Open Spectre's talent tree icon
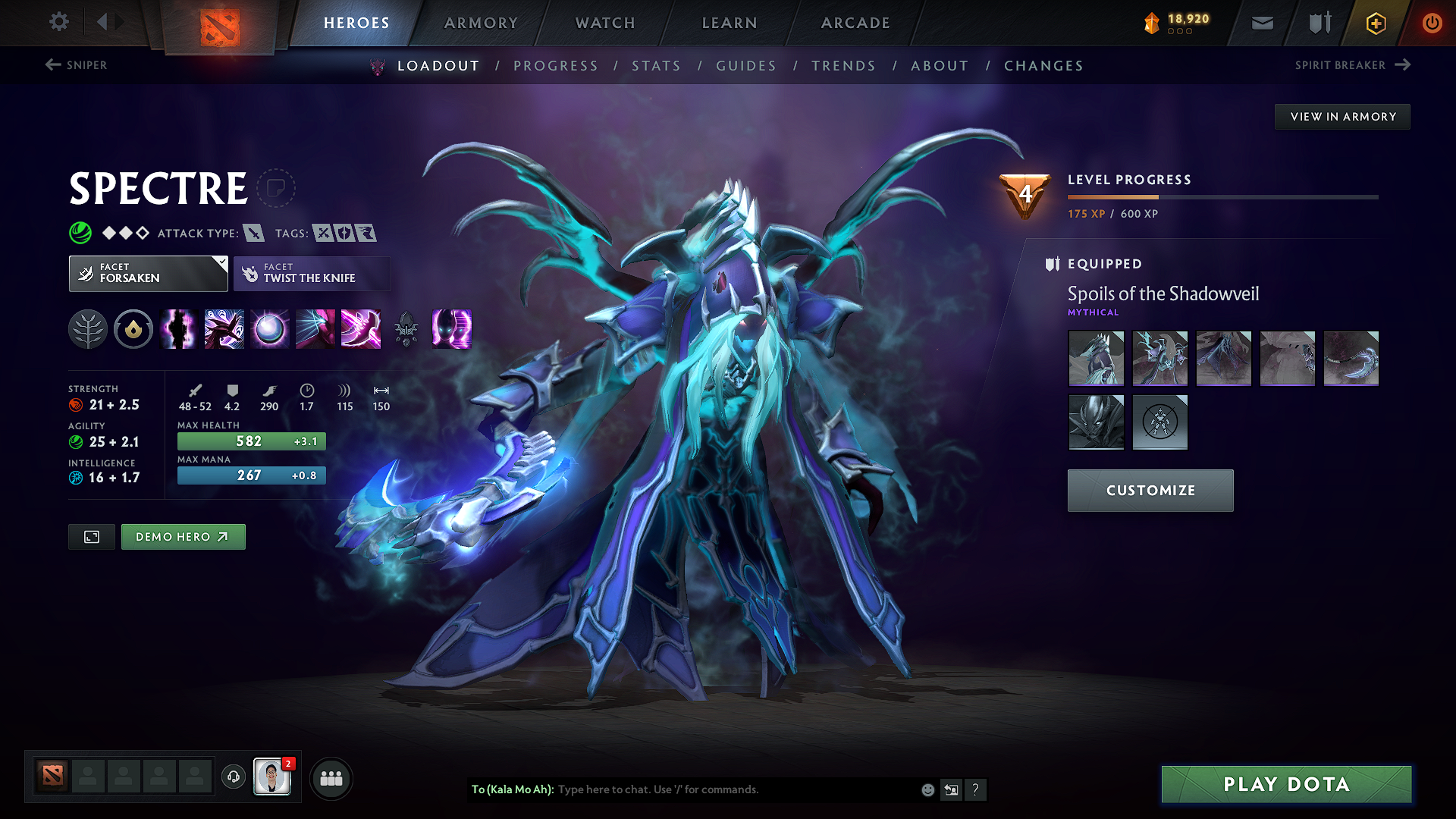The height and width of the screenshot is (819, 1456). point(88,329)
